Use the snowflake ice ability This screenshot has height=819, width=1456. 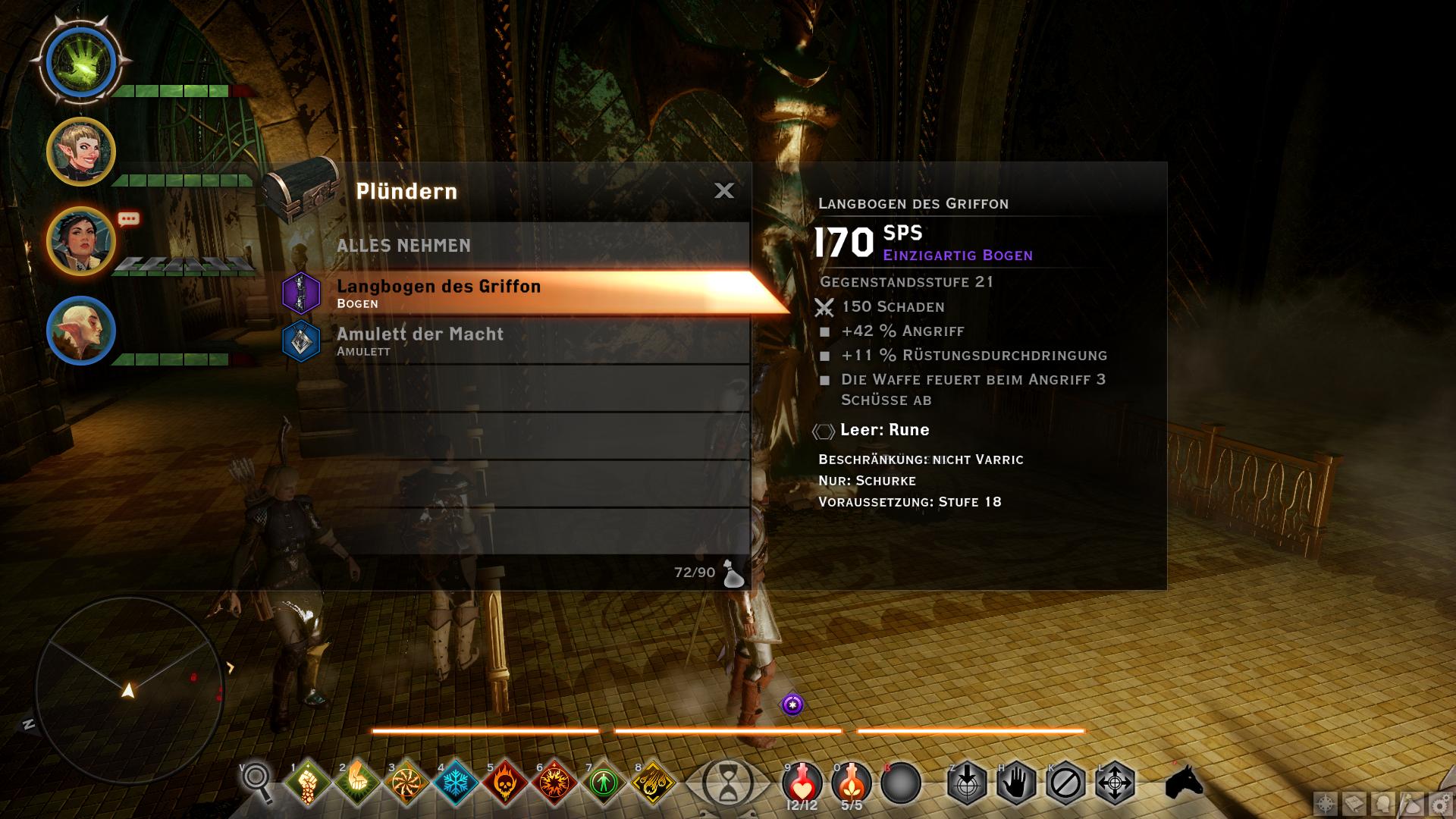pos(456,782)
